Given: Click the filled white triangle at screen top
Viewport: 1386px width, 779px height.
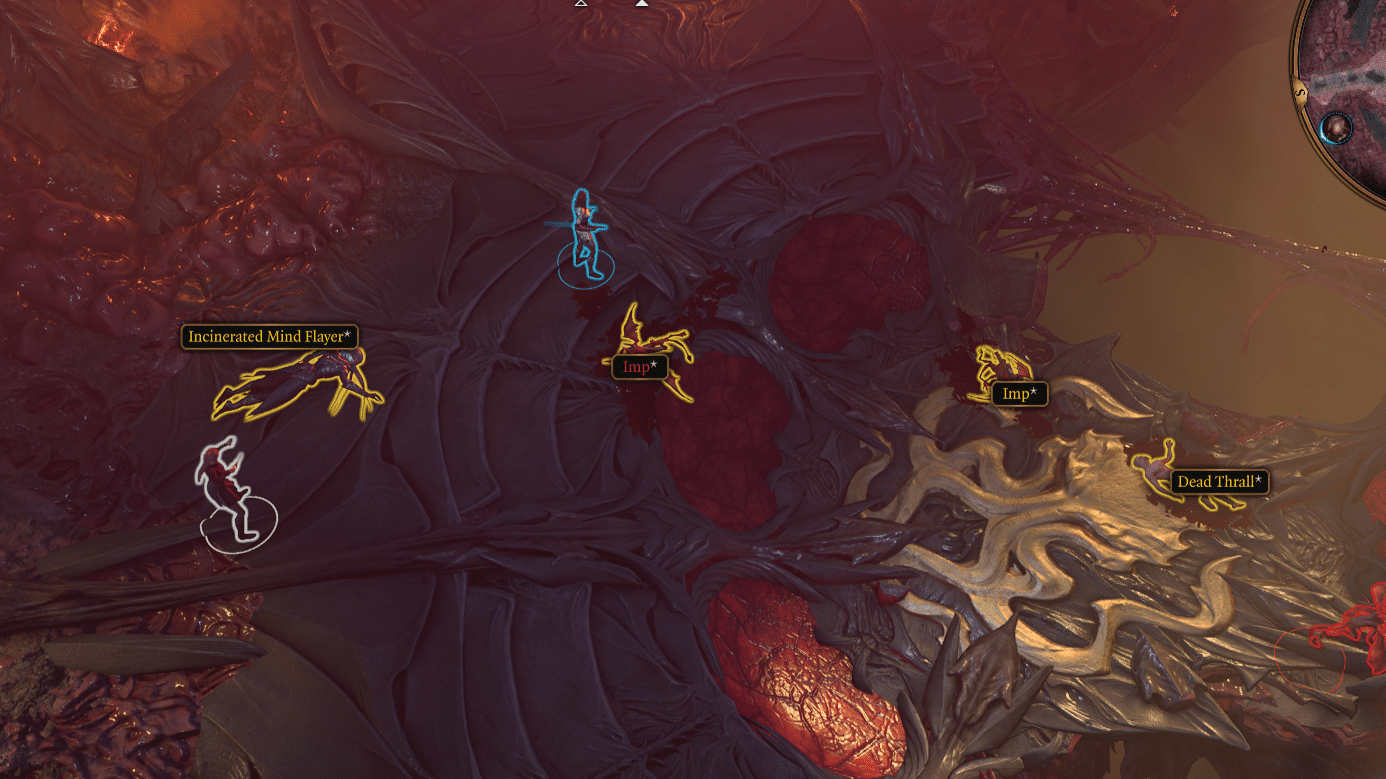Looking at the screenshot, I should pyautogui.click(x=641, y=5).
